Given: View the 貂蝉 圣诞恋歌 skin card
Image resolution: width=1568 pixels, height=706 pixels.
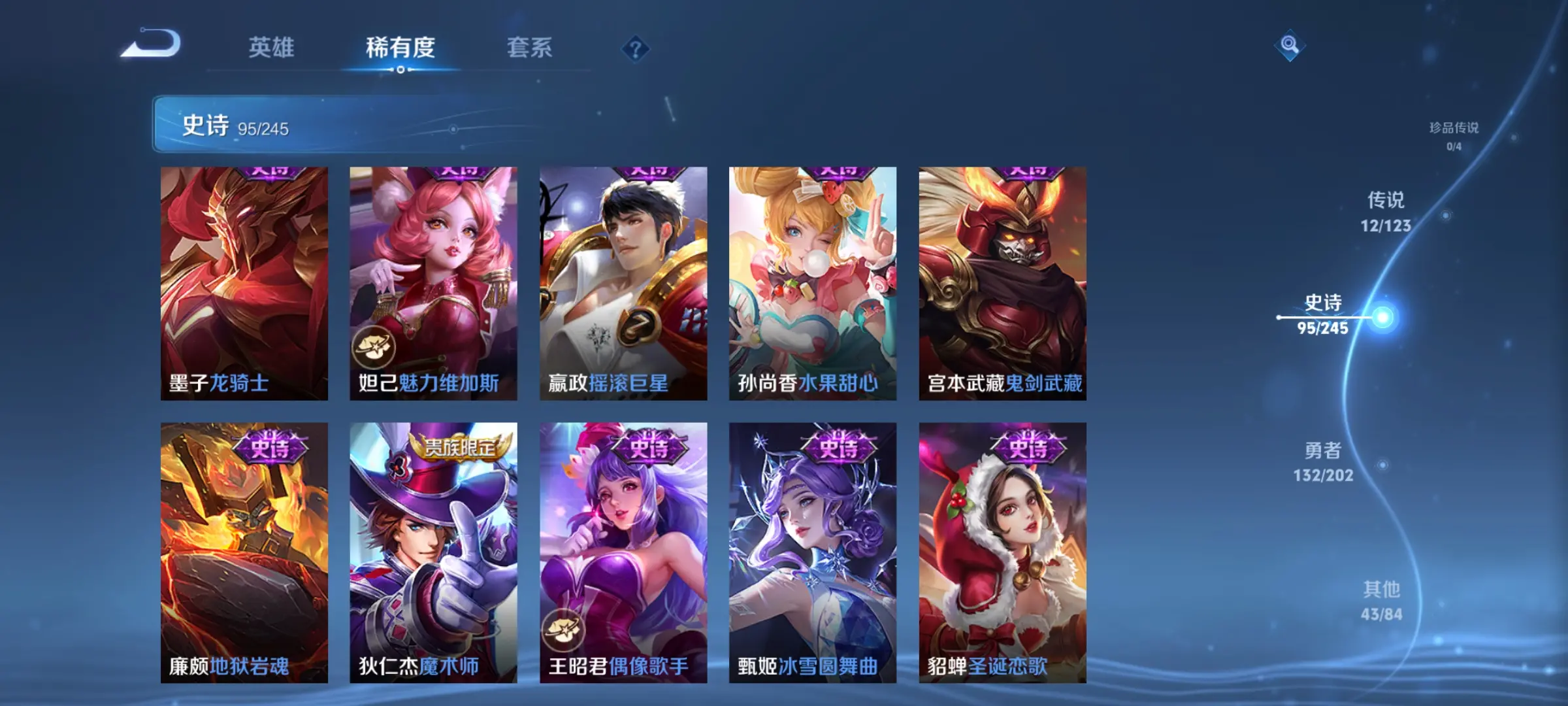Looking at the screenshot, I should click(1002, 552).
